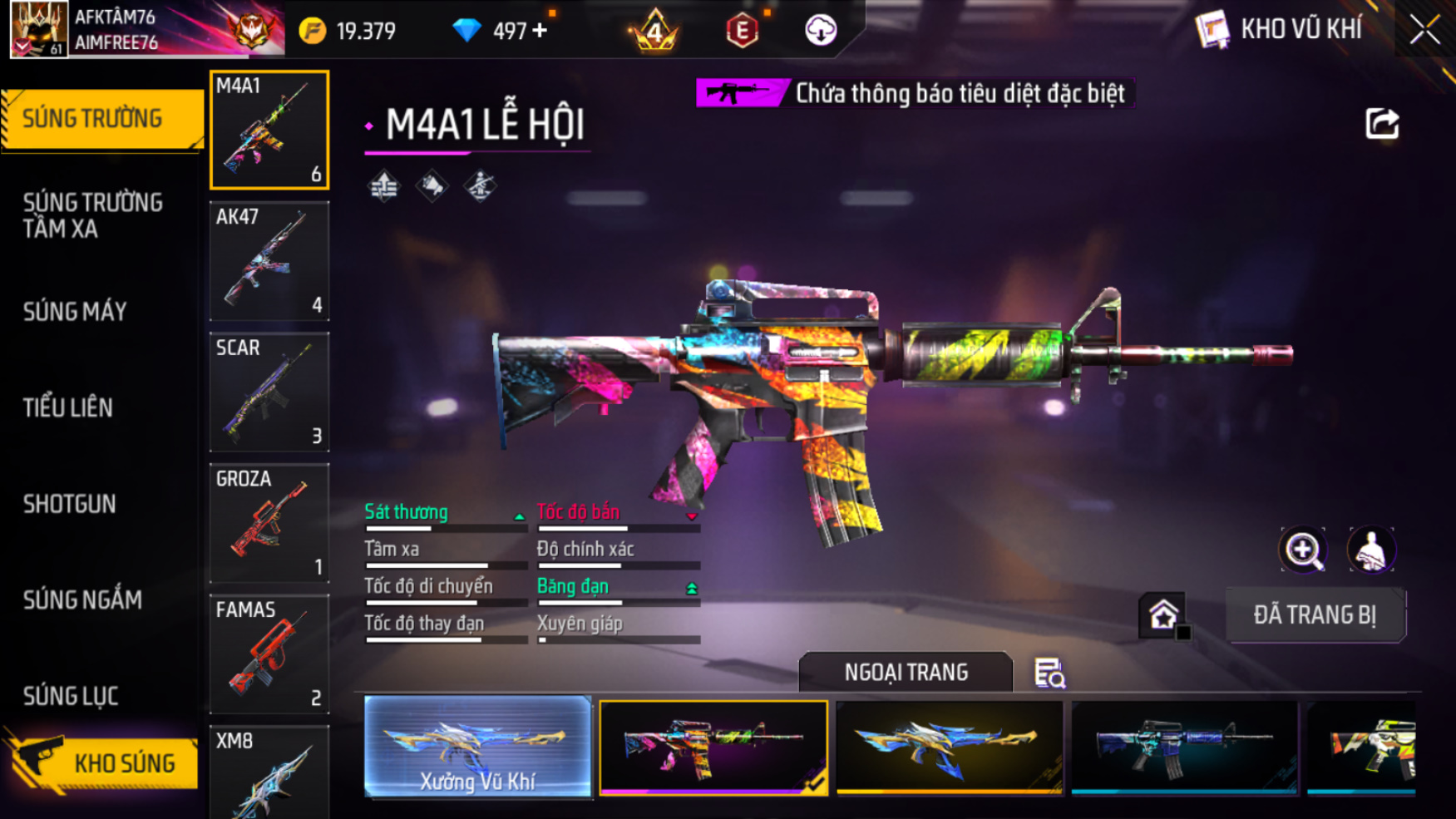This screenshot has height=819, width=1456.
Task: Open the Kho Súng gun storage
Action: (104, 763)
